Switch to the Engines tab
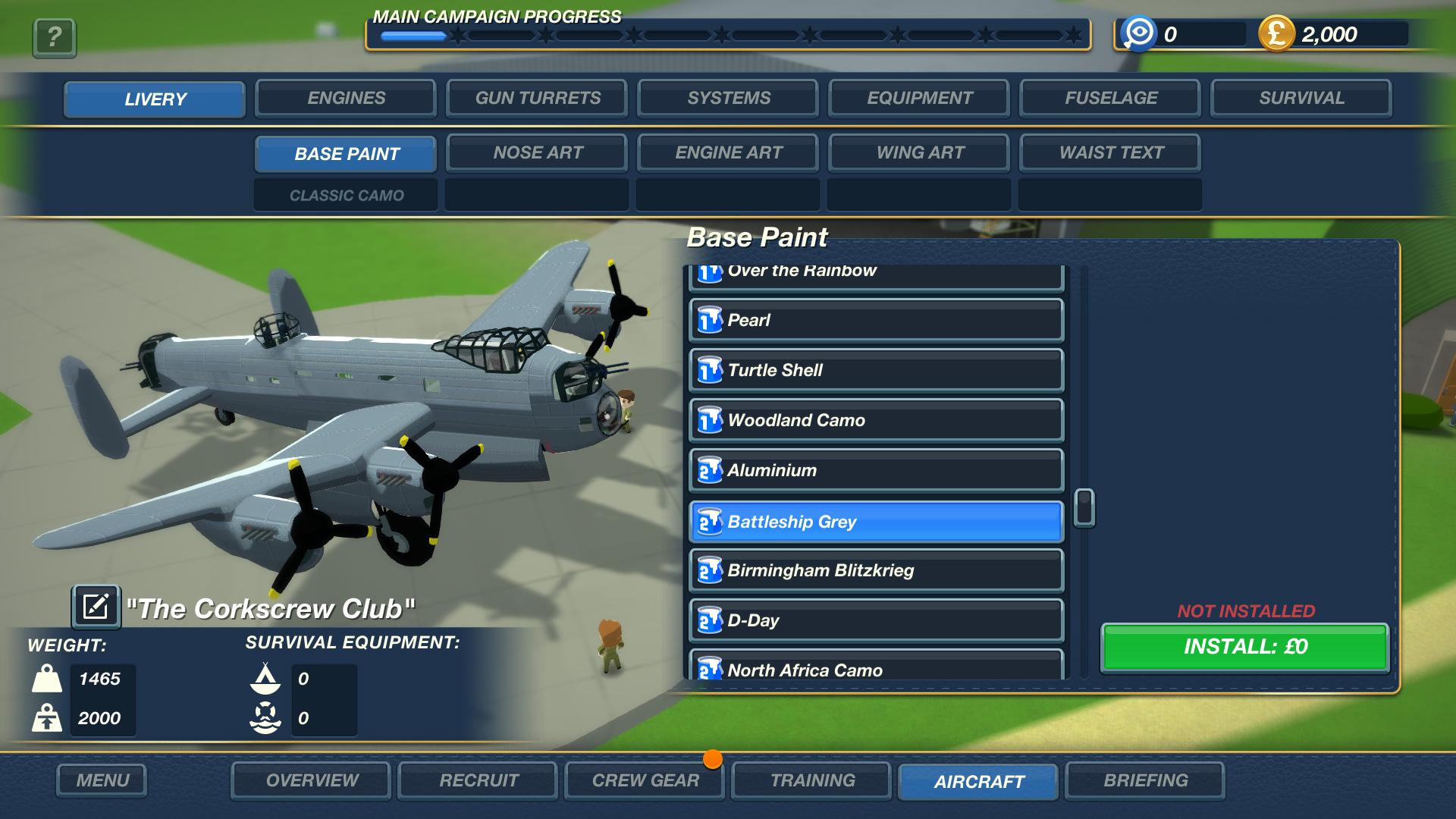The image size is (1456, 819). [346, 98]
